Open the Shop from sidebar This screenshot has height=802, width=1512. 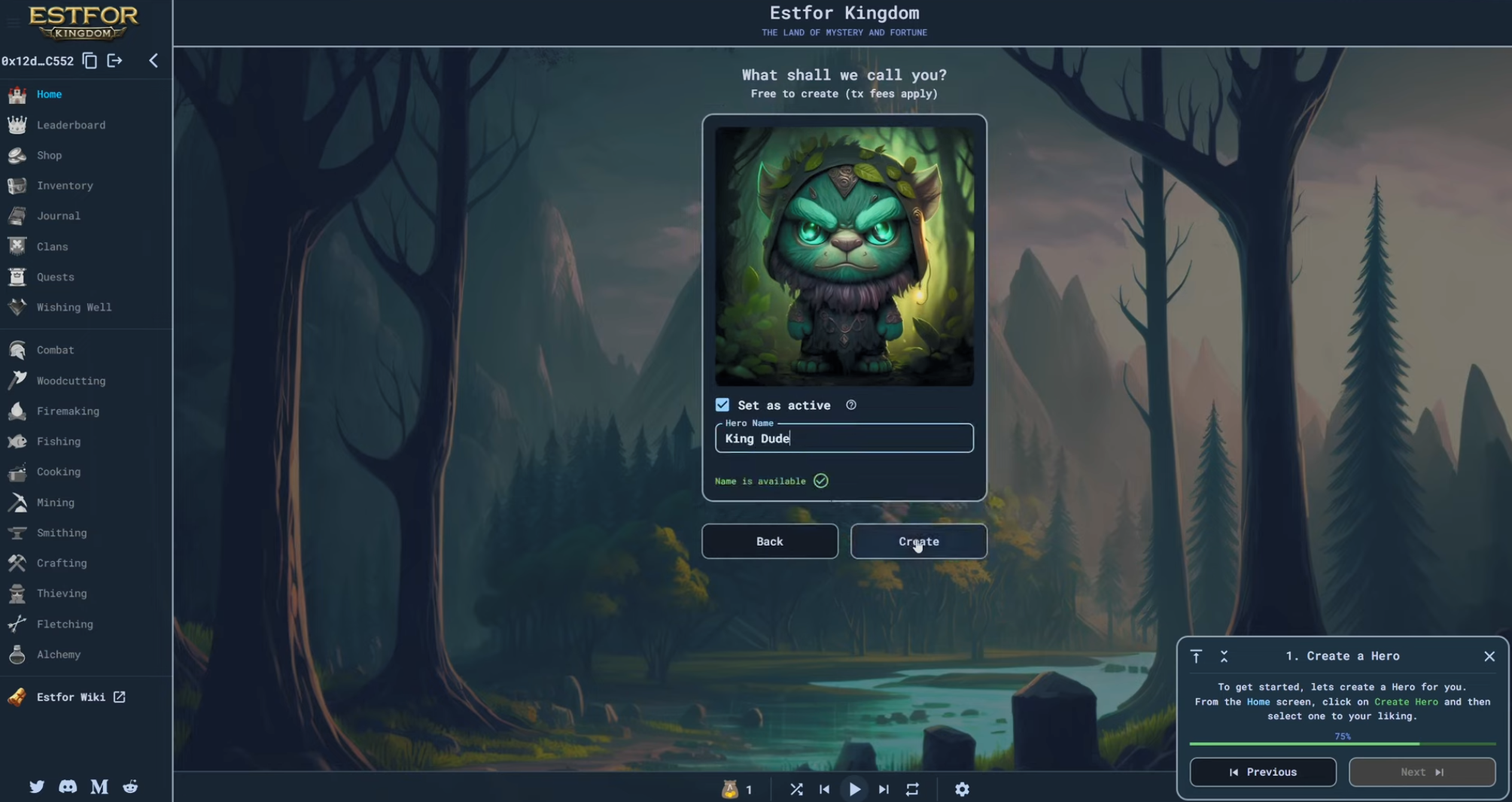coord(49,155)
